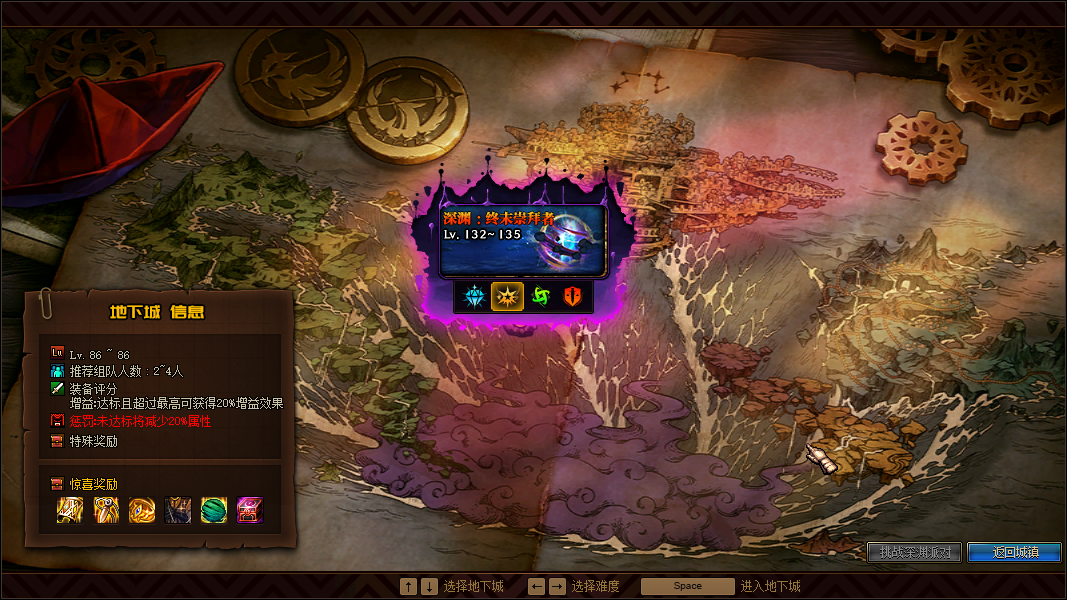This screenshot has width=1067, height=600.
Task: Choose the blue diamond difficulty icon
Action: click(472, 297)
